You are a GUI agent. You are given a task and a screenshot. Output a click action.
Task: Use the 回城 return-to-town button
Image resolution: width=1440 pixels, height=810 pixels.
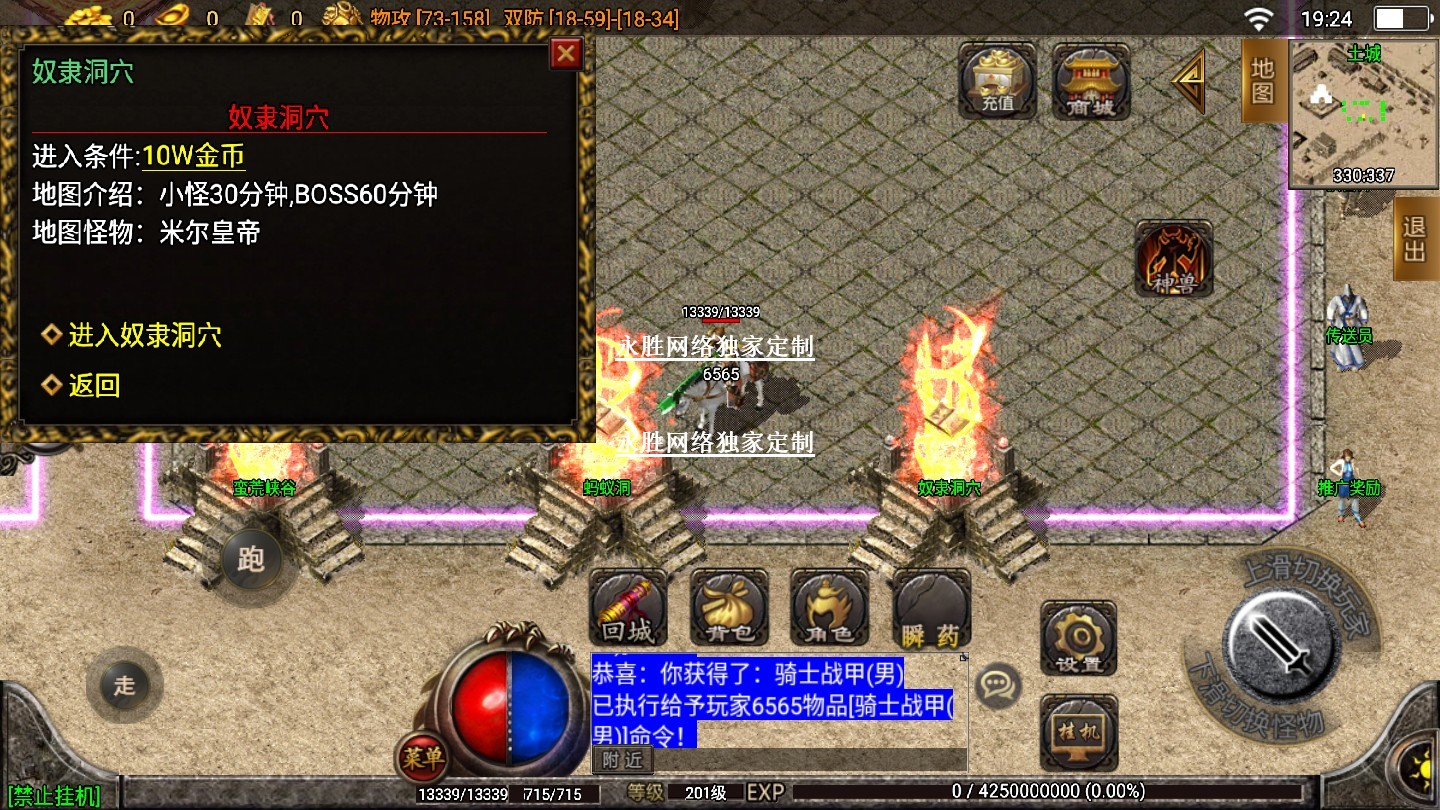pos(627,609)
